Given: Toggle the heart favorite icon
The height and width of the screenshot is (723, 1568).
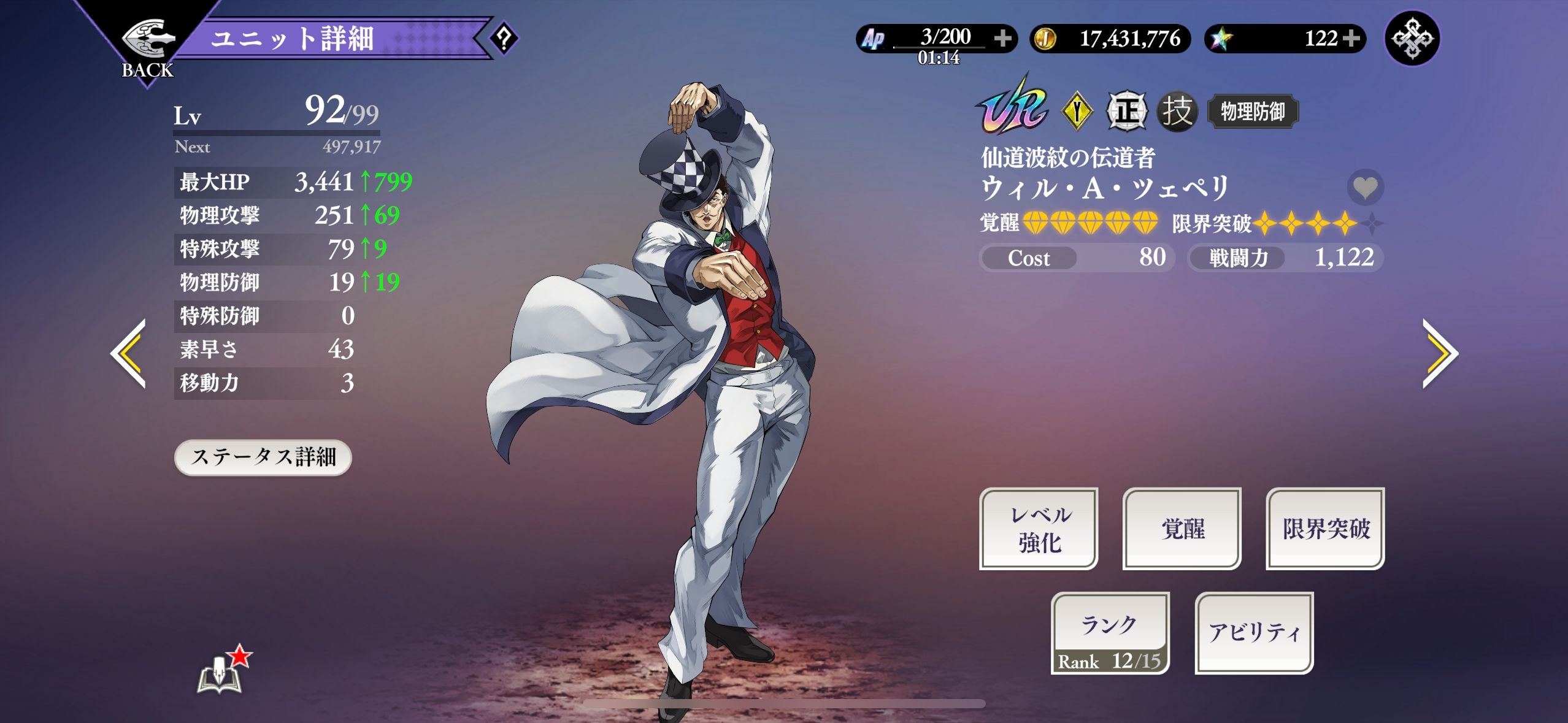Looking at the screenshot, I should click(x=1365, y=187).
